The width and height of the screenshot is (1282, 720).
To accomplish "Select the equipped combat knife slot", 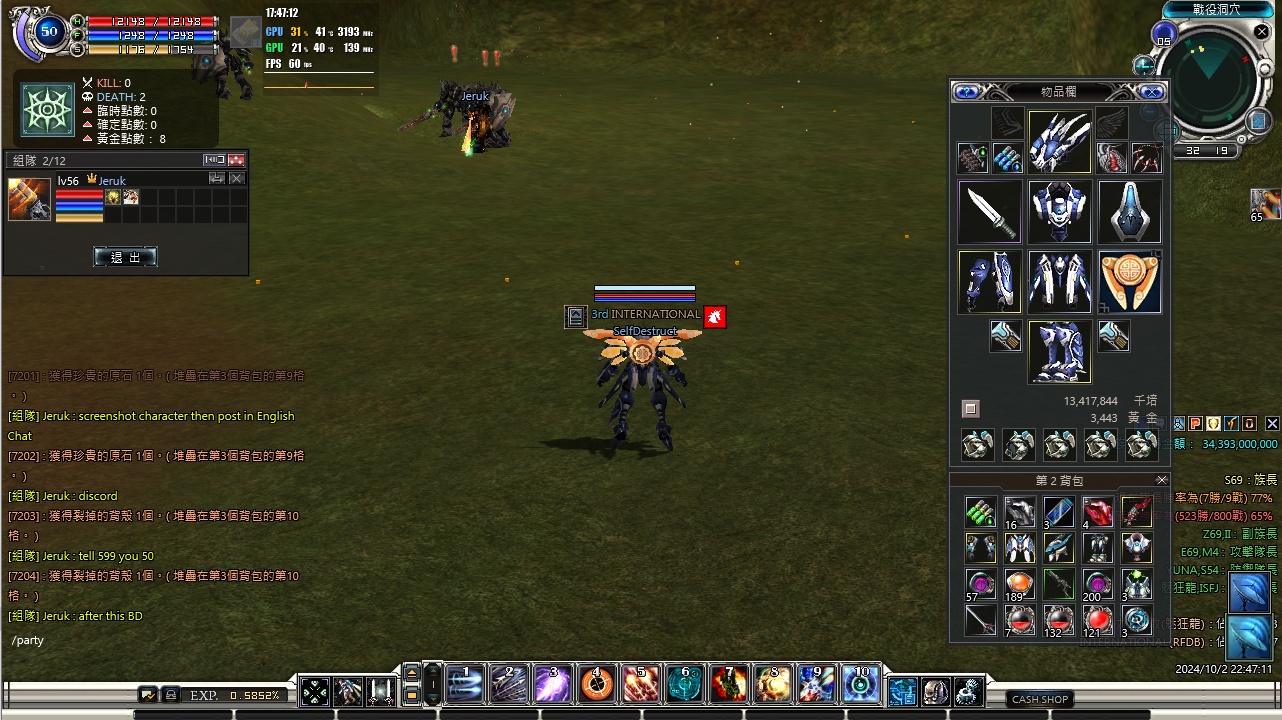I will click(x=990, y=212).
